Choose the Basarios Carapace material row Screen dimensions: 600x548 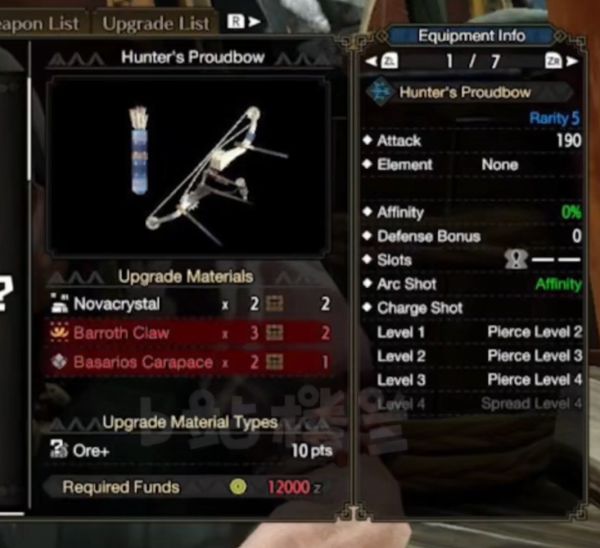pos(189,362)
